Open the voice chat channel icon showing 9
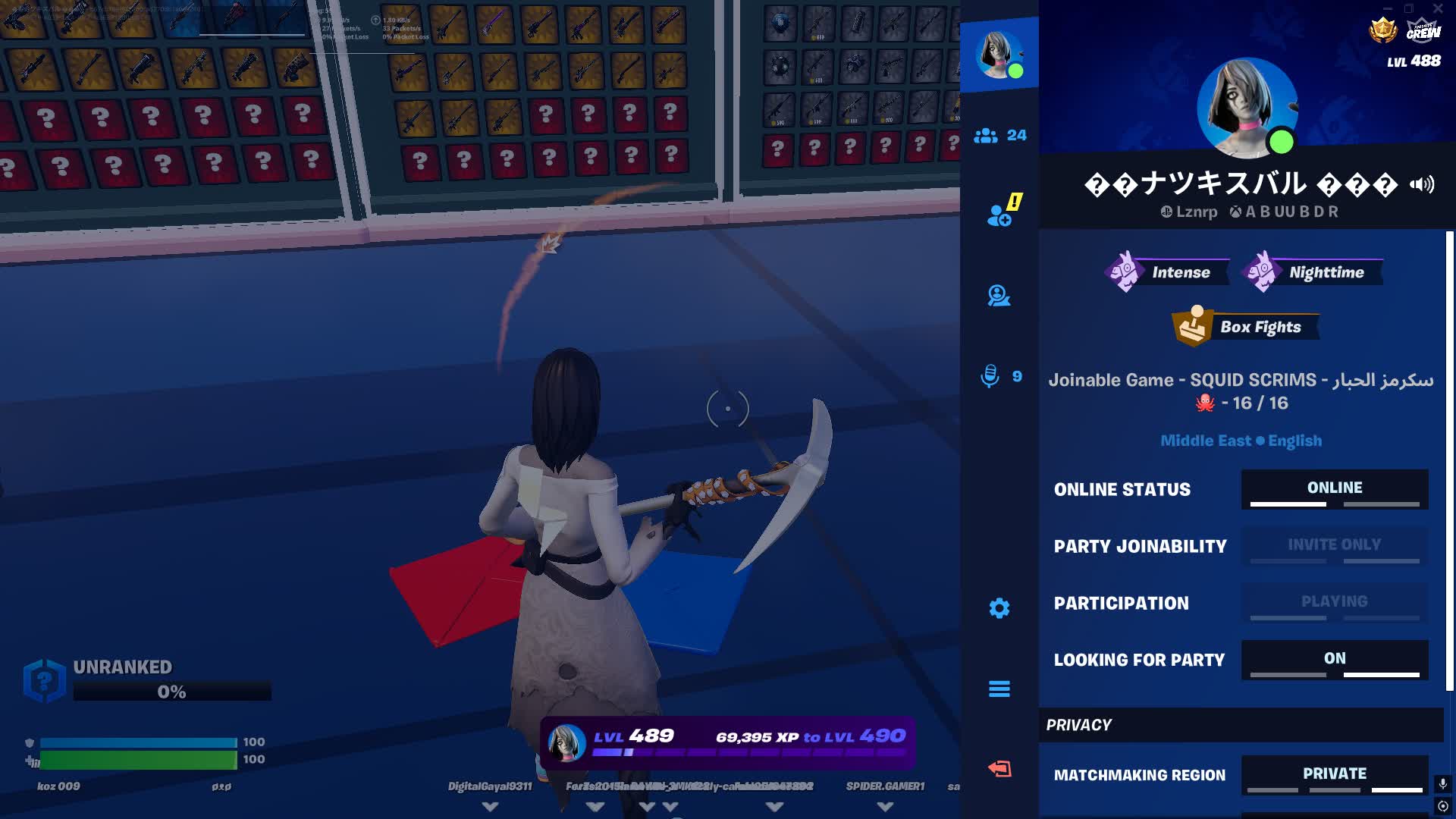 (x=999, y=376)
